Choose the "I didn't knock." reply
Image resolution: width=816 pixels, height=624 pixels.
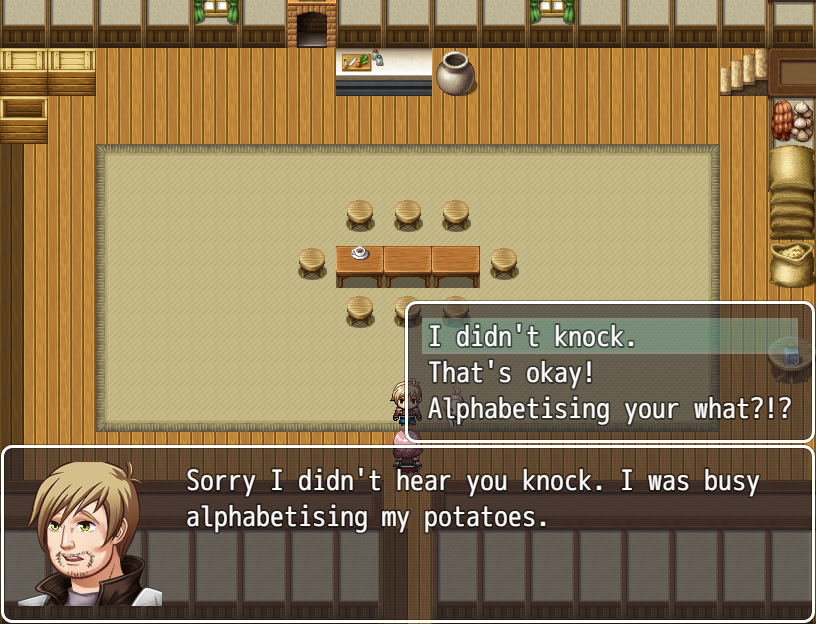[x=532, y=337]
